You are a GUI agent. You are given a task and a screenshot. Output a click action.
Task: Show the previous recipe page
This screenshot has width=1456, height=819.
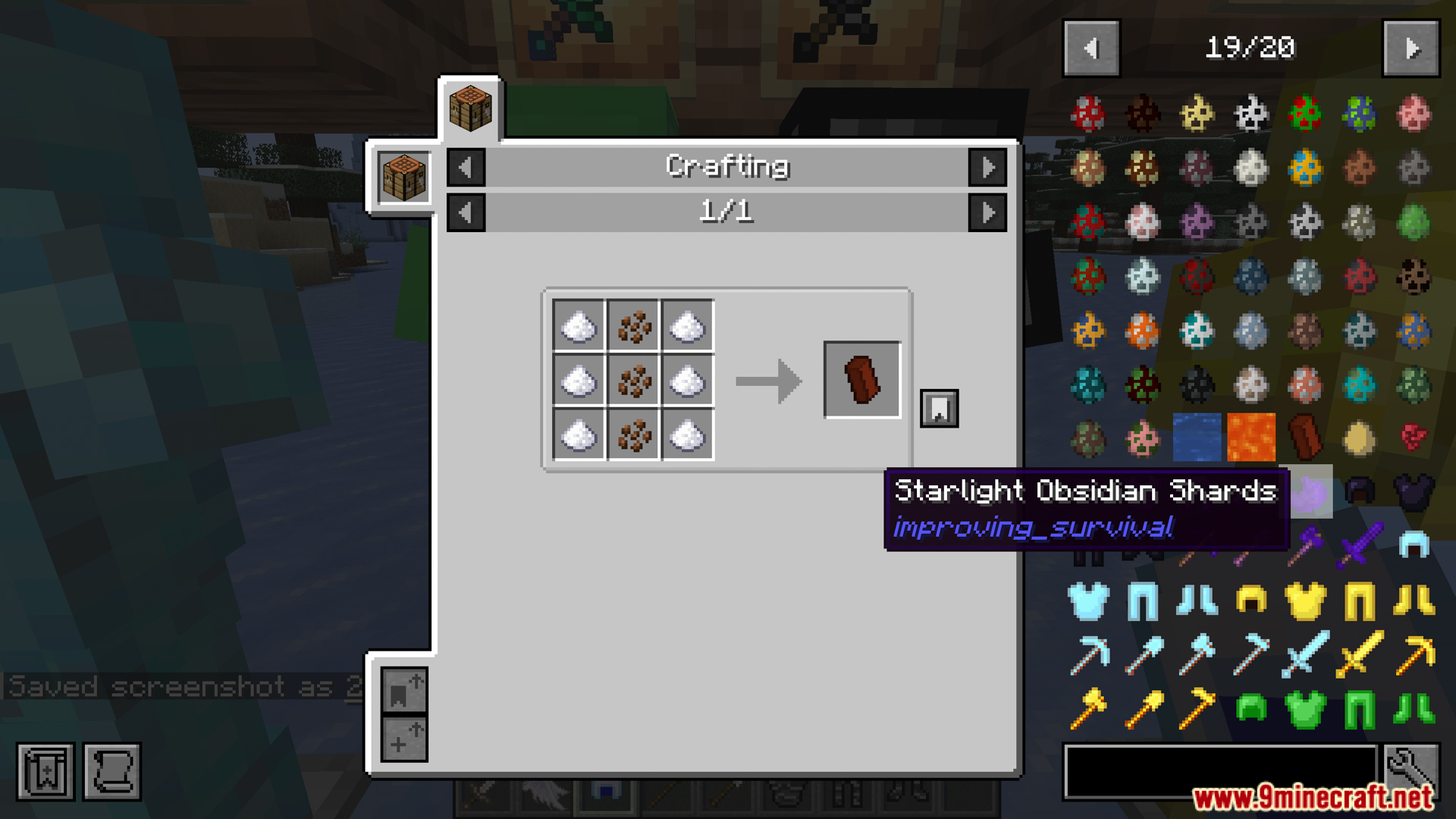(466, 212)
